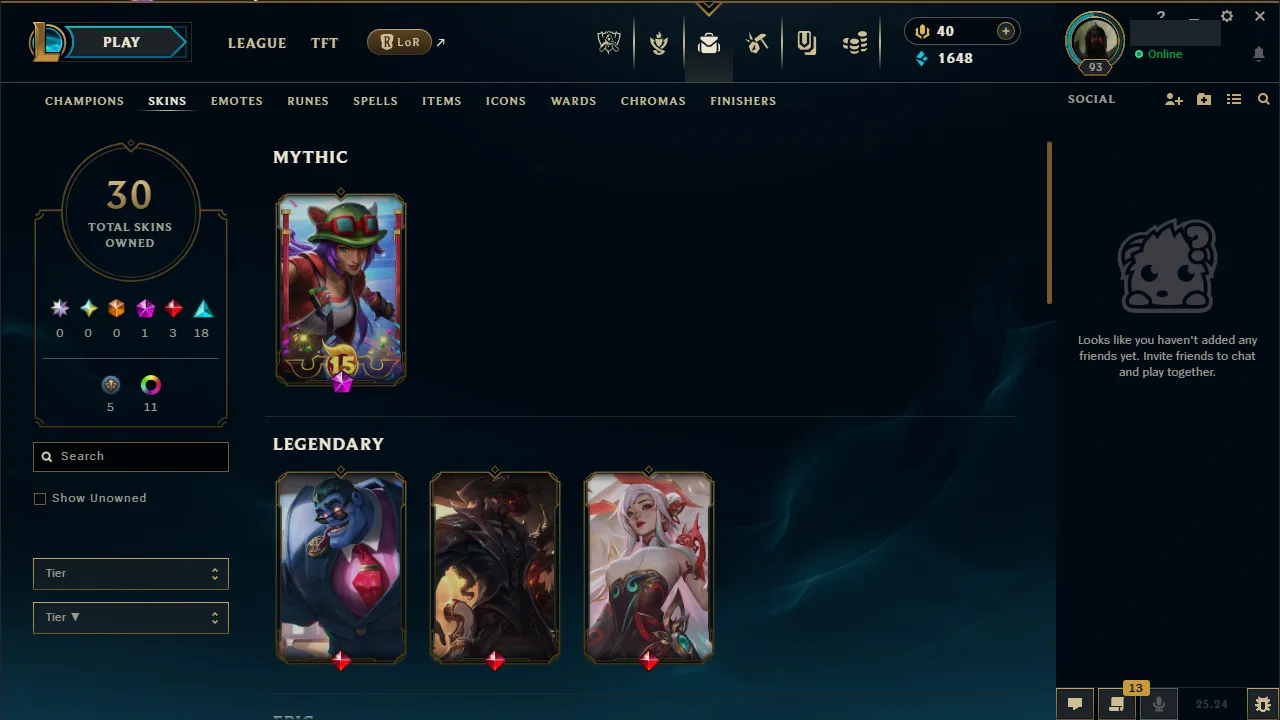Open the Esports hub trophy icon
1280x720 pixels.
[x=608, y=42]
